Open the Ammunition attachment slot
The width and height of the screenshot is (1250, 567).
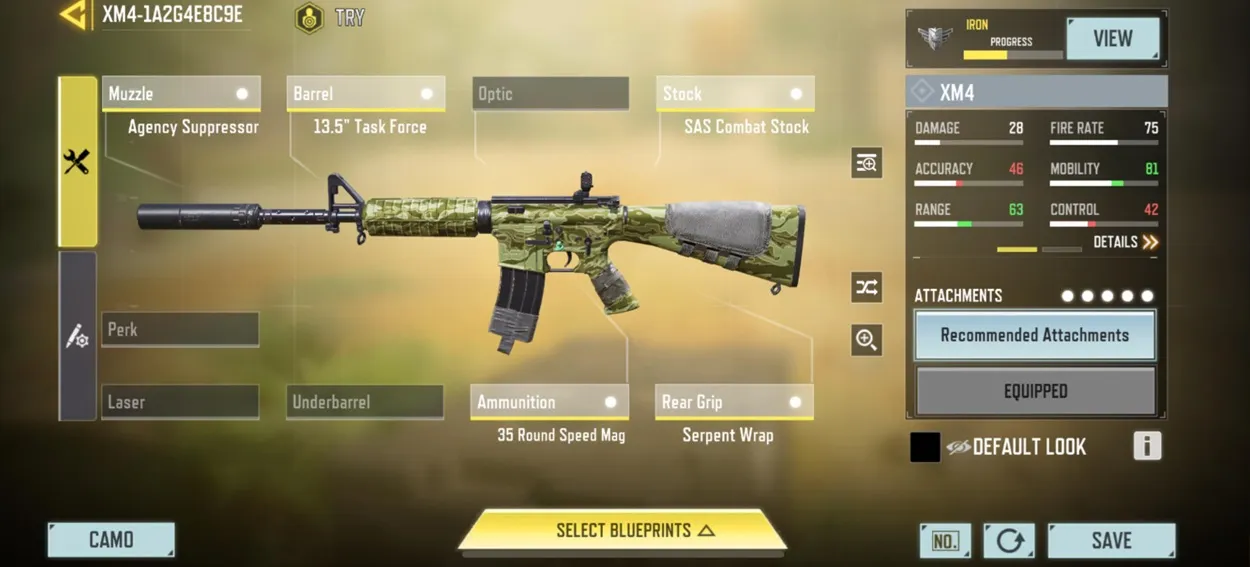point(550,402)
